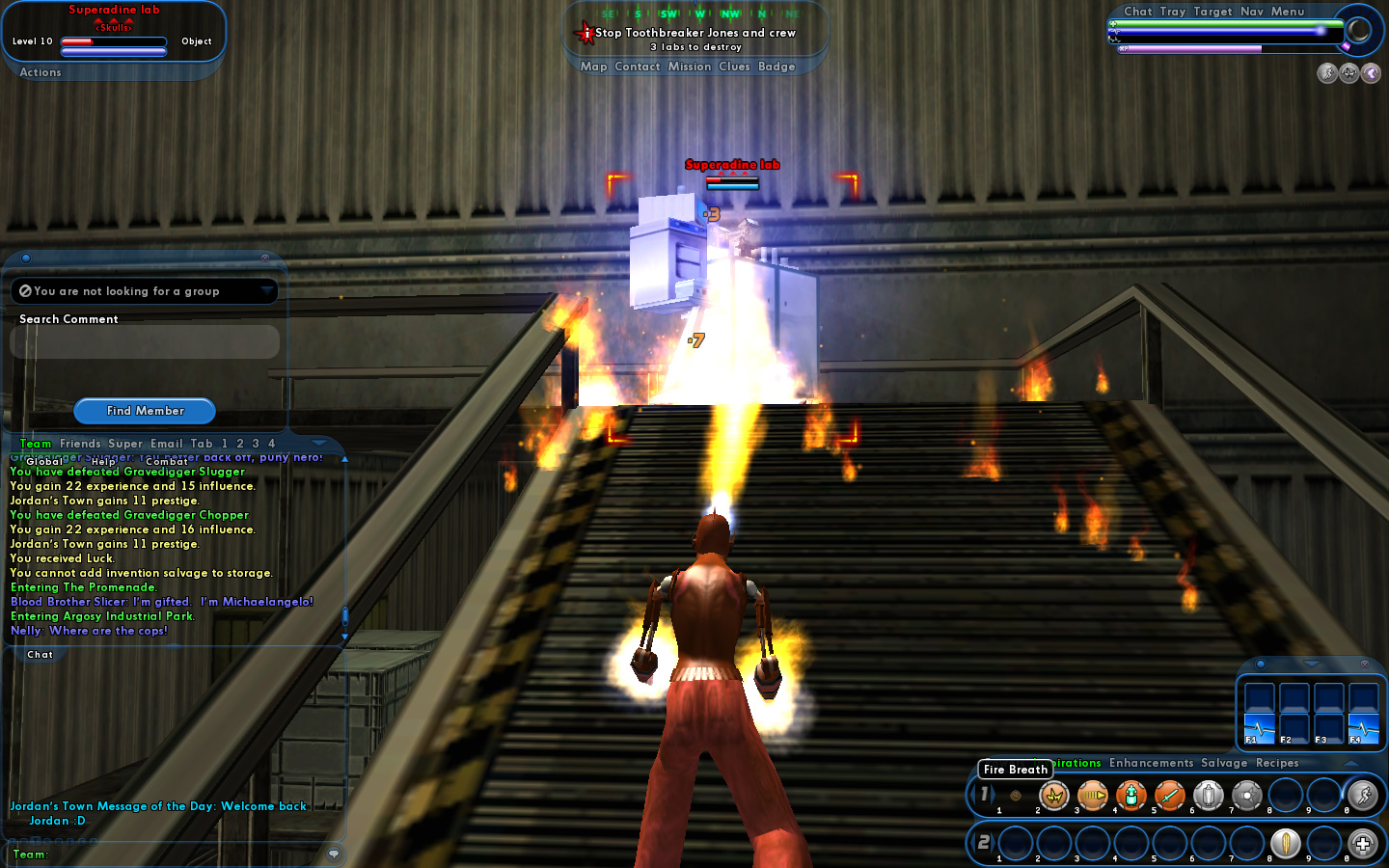View the Badge window
This screenshot has width=1389, height=868.
776,67
